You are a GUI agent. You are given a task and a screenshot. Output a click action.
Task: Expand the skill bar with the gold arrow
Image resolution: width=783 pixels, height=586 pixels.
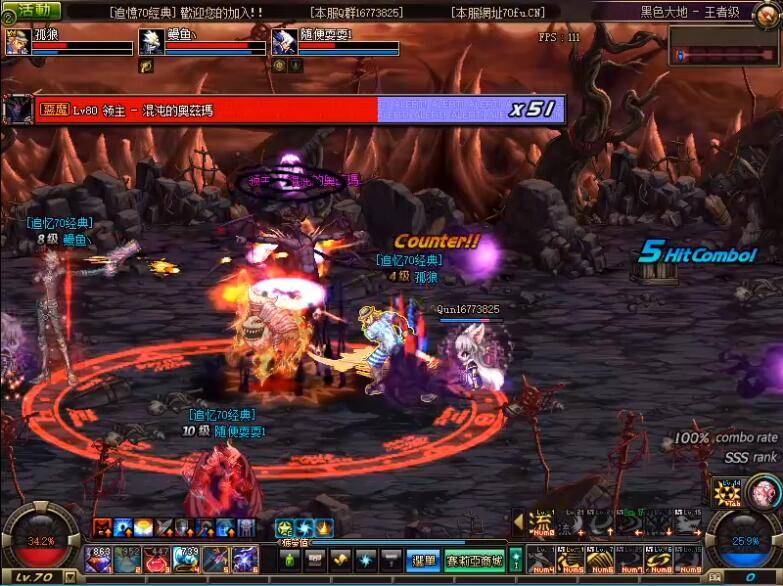pyautogui.click(x=518, y=521)
